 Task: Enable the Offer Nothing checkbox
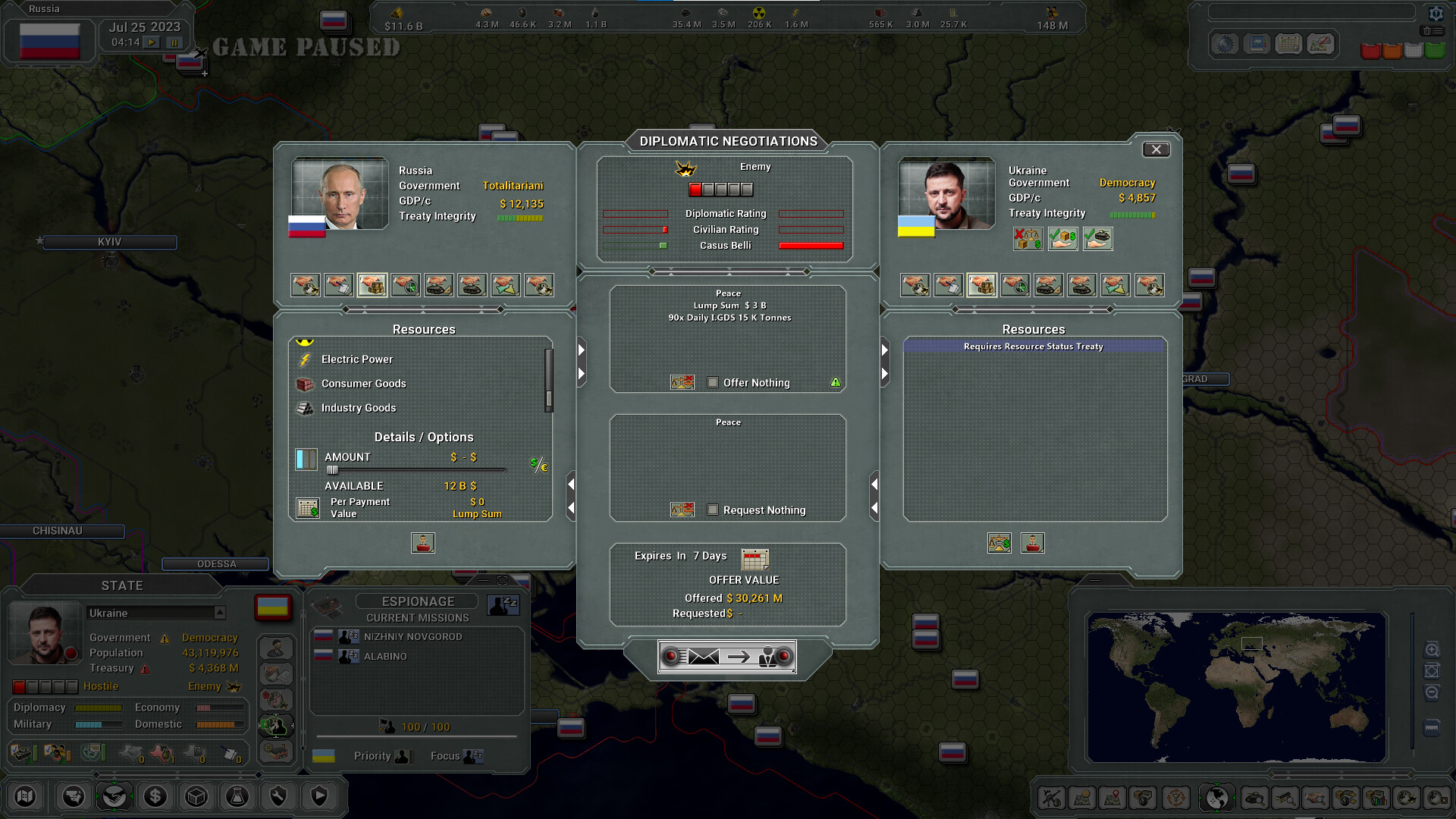point(713,383)
